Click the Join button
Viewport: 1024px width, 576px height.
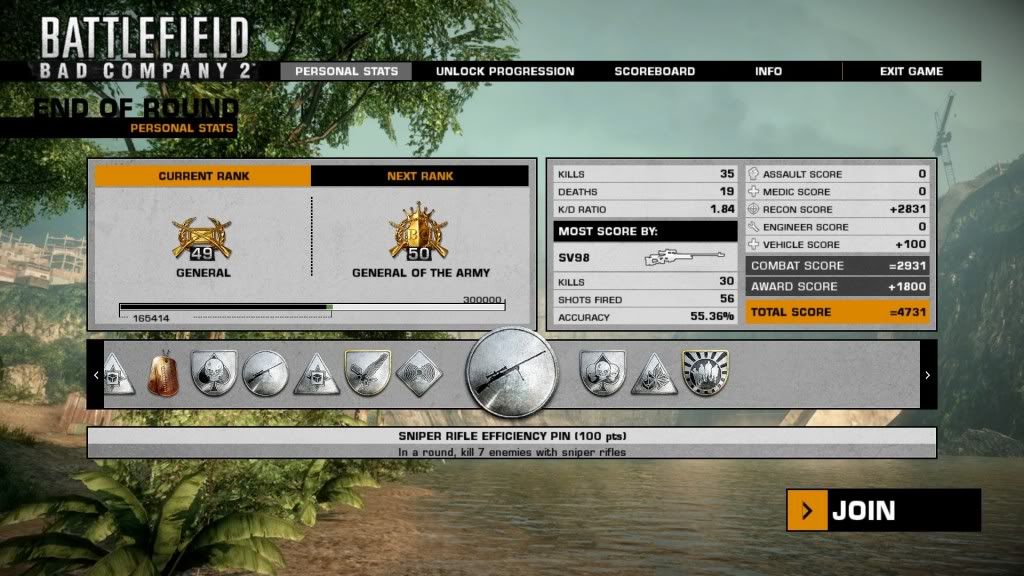coord(883,511)
